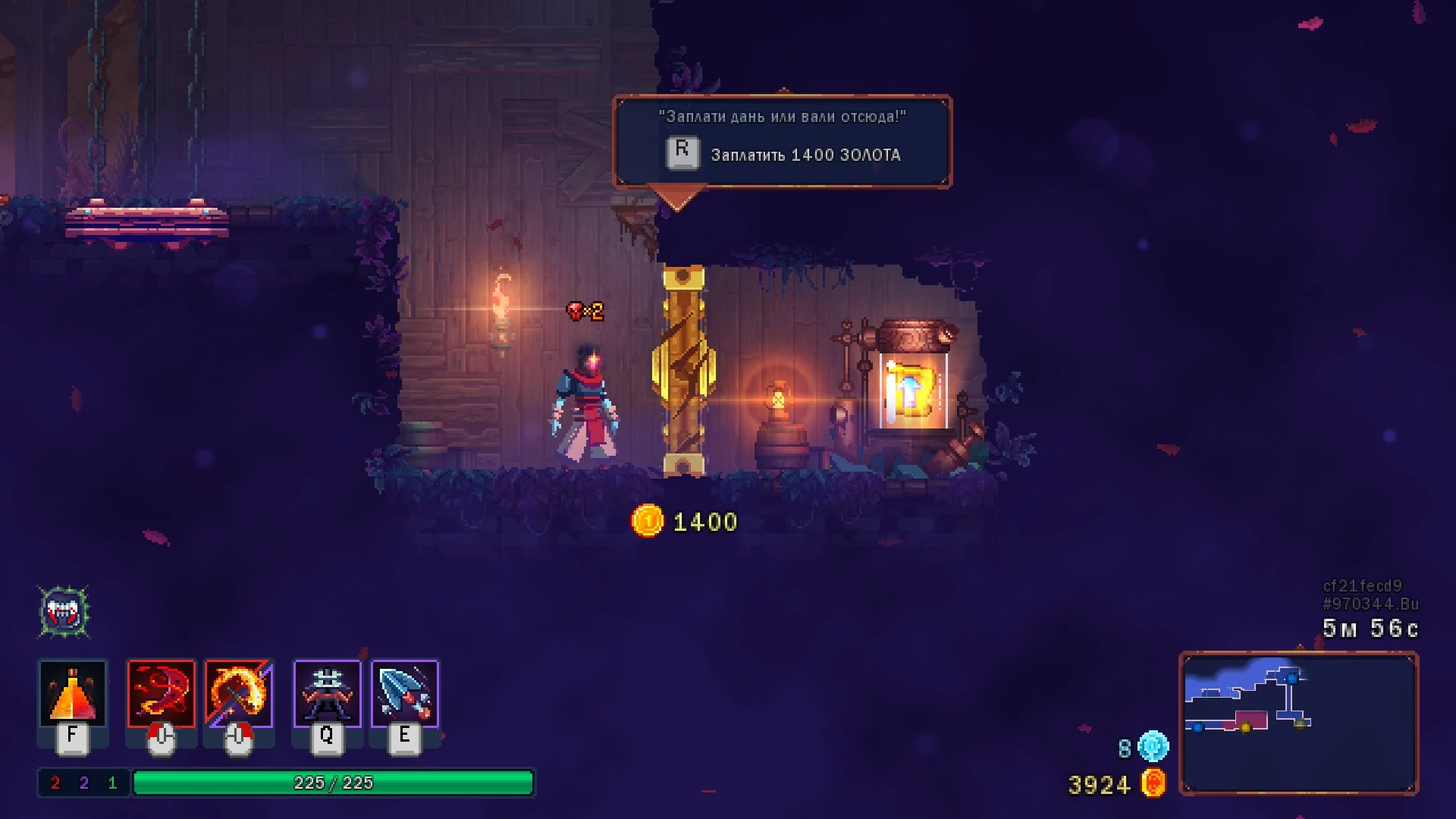Click the 'Заплатить 1400 ЗОЛОТА' pay option
The image size is (1456, 819).
805,155
